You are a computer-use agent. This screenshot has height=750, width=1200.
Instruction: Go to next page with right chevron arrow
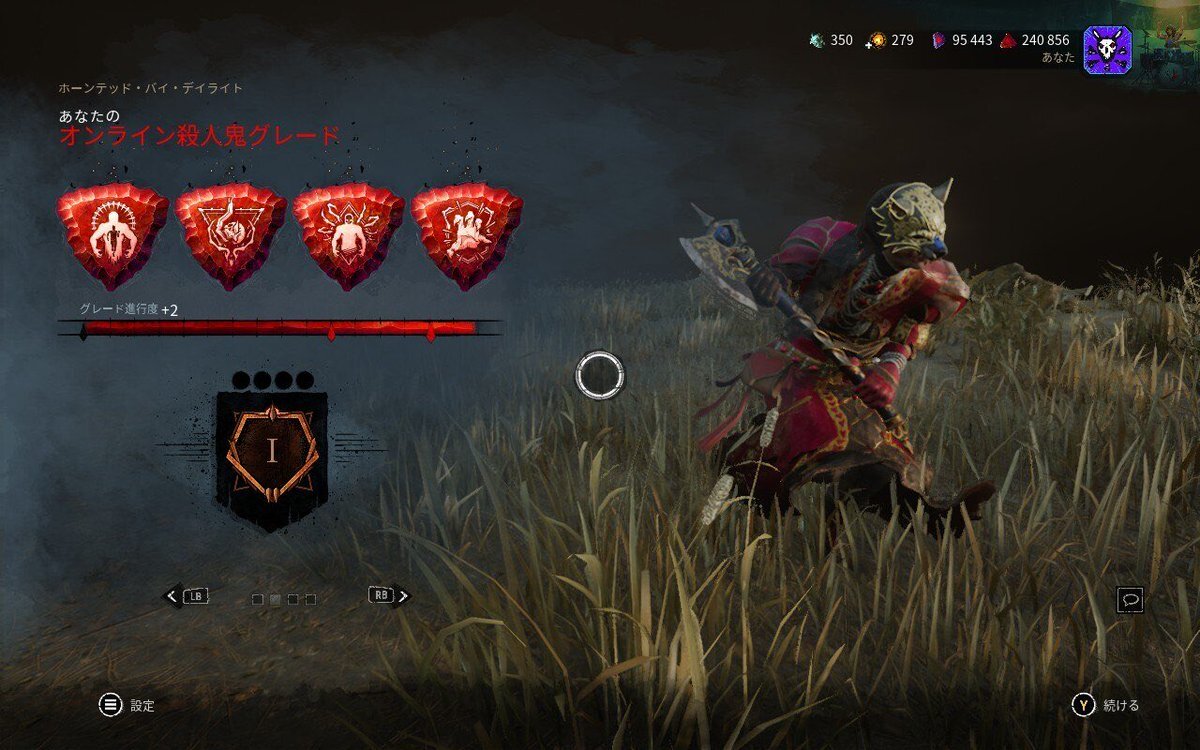(x=403, y=596)
